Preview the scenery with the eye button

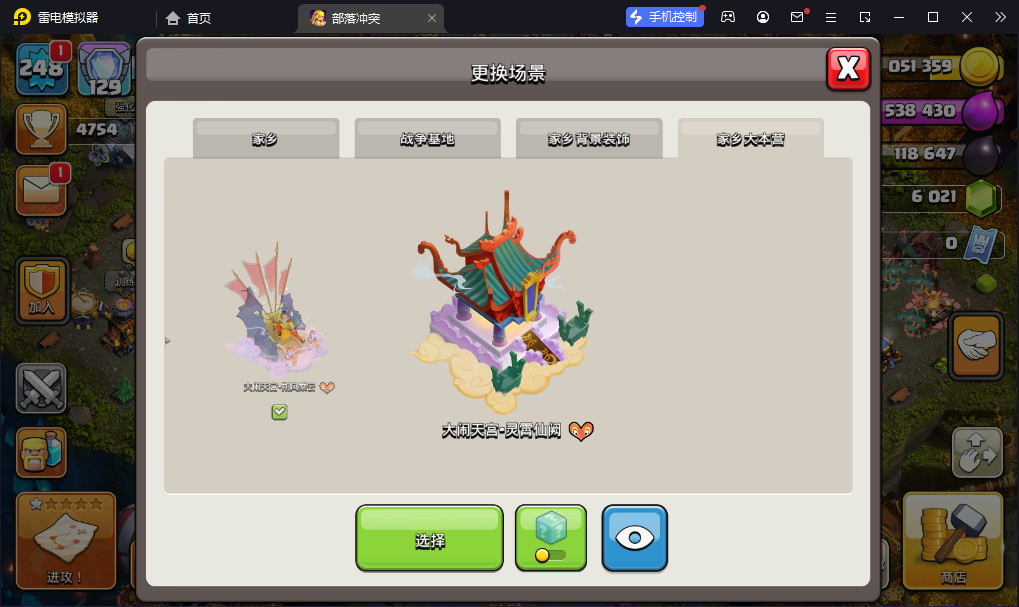(634, 538)
